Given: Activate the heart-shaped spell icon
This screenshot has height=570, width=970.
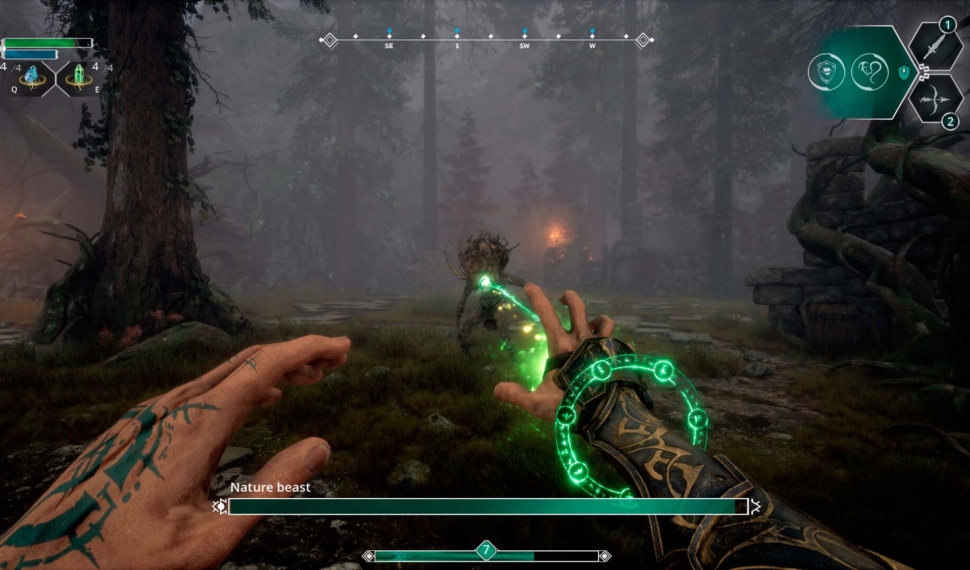Looking at the screenshot, I should coord(869,71).
